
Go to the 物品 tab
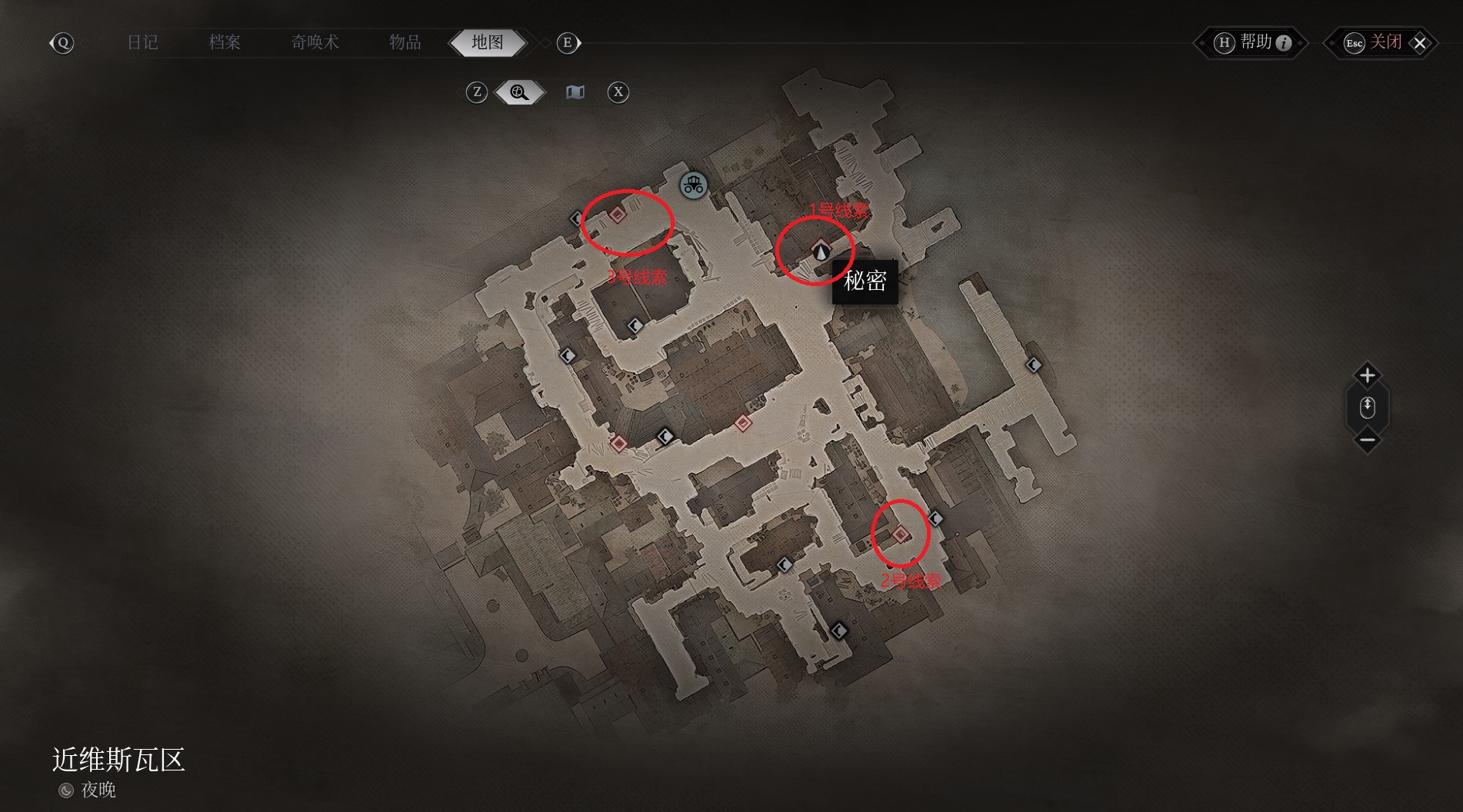[x=405, y=42]
